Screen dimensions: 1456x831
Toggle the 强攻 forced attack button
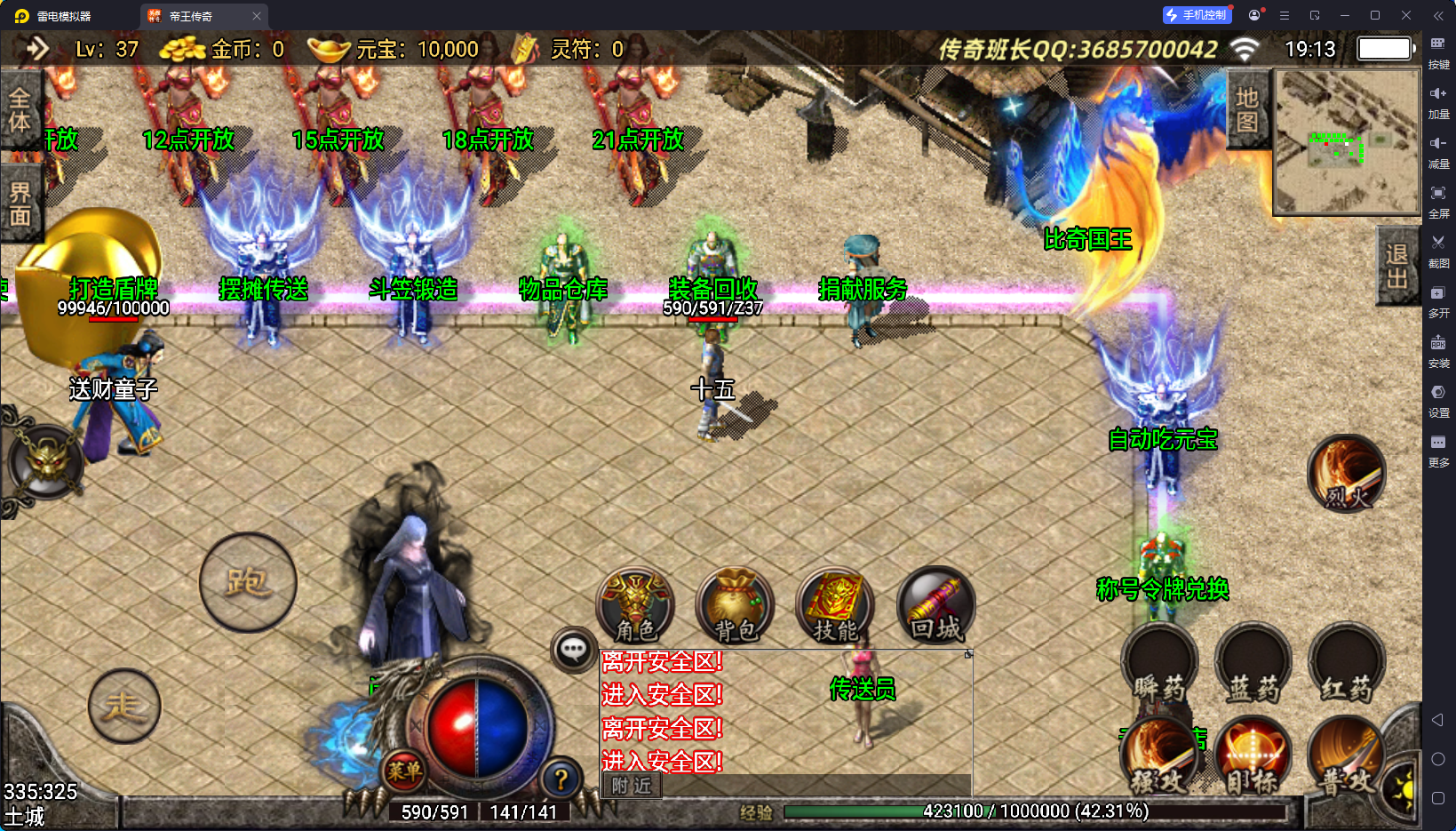(1160, 755)
